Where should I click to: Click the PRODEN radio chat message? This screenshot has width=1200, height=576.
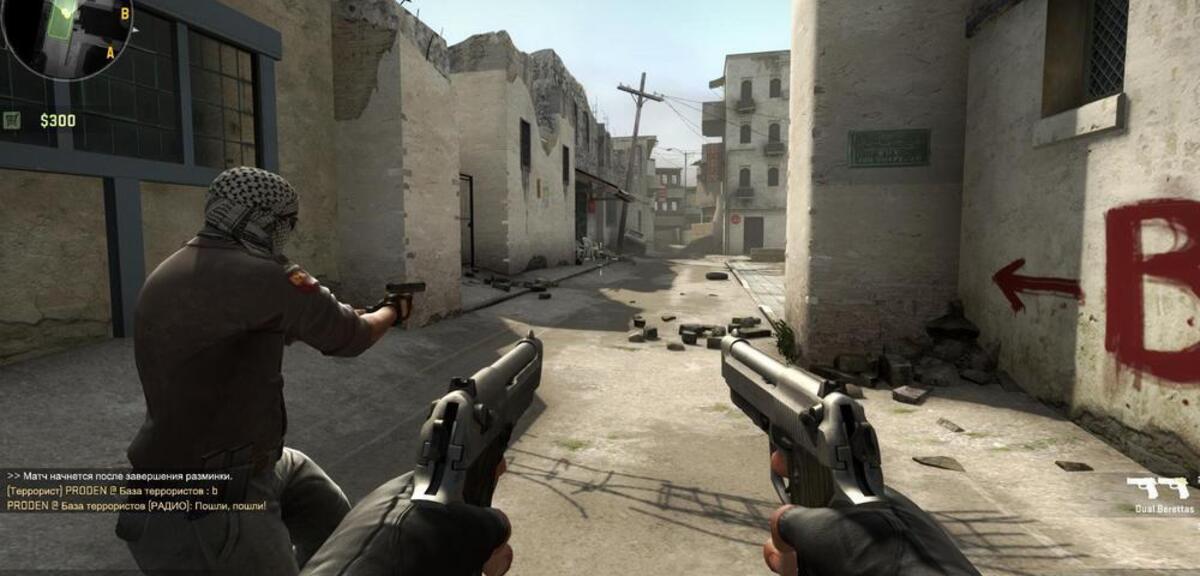[x=136, y=506]
